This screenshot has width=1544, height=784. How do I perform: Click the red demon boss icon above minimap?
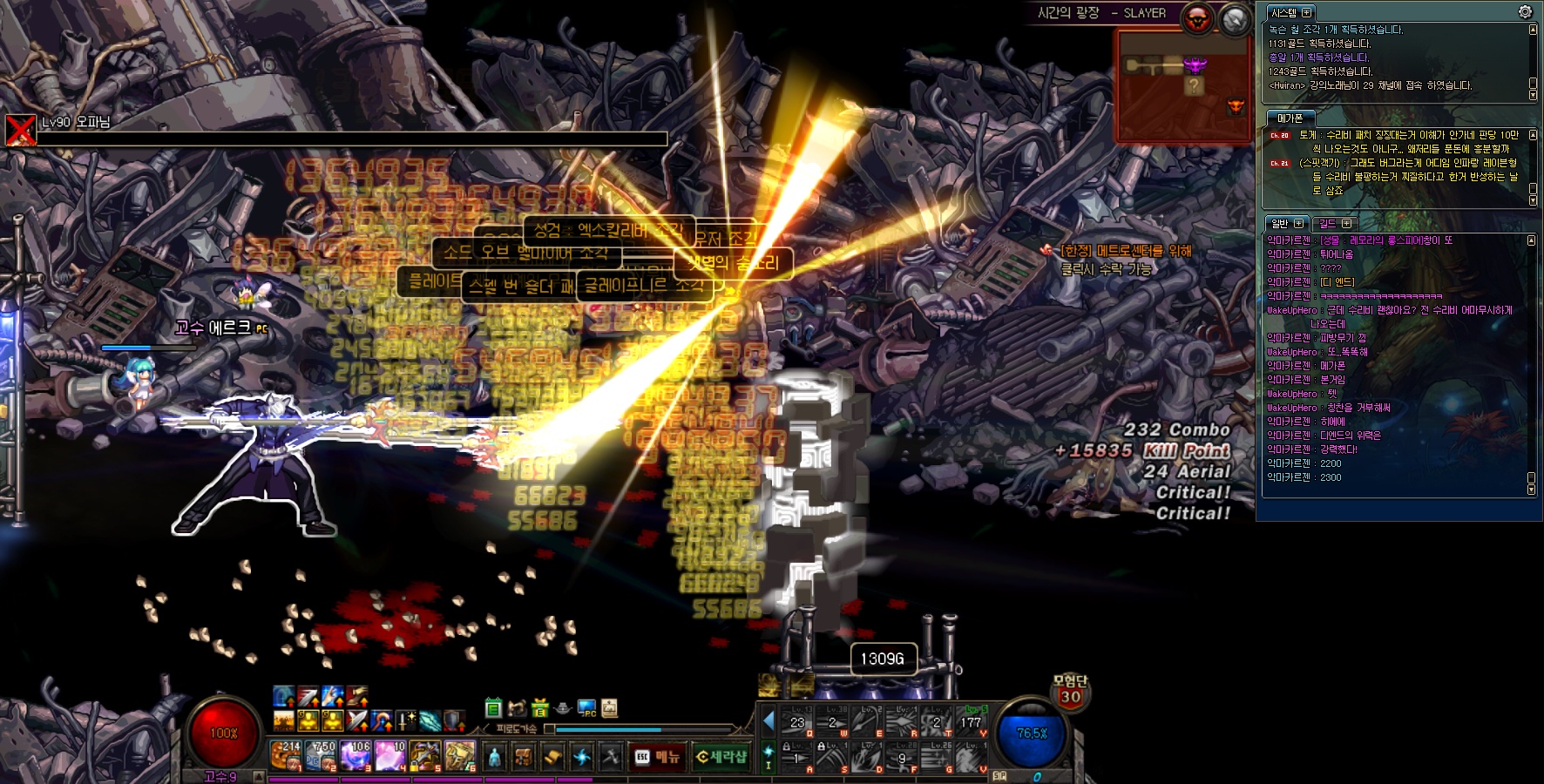1199,18
